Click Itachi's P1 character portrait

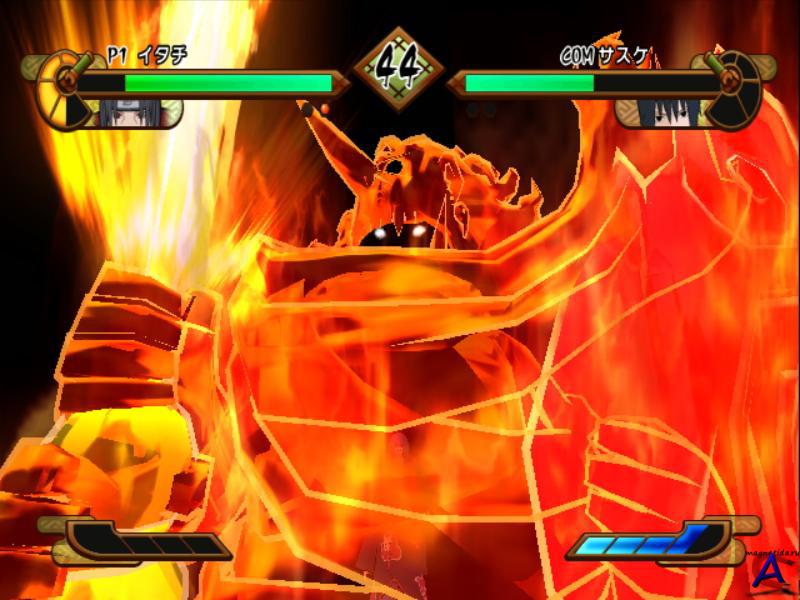click(118, 112)
